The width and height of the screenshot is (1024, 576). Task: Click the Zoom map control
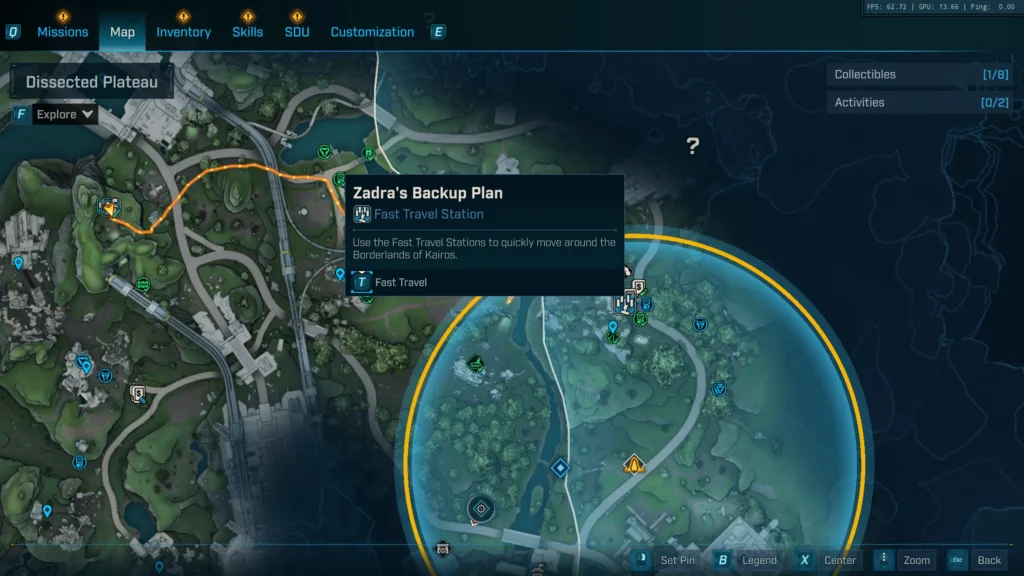906,560
